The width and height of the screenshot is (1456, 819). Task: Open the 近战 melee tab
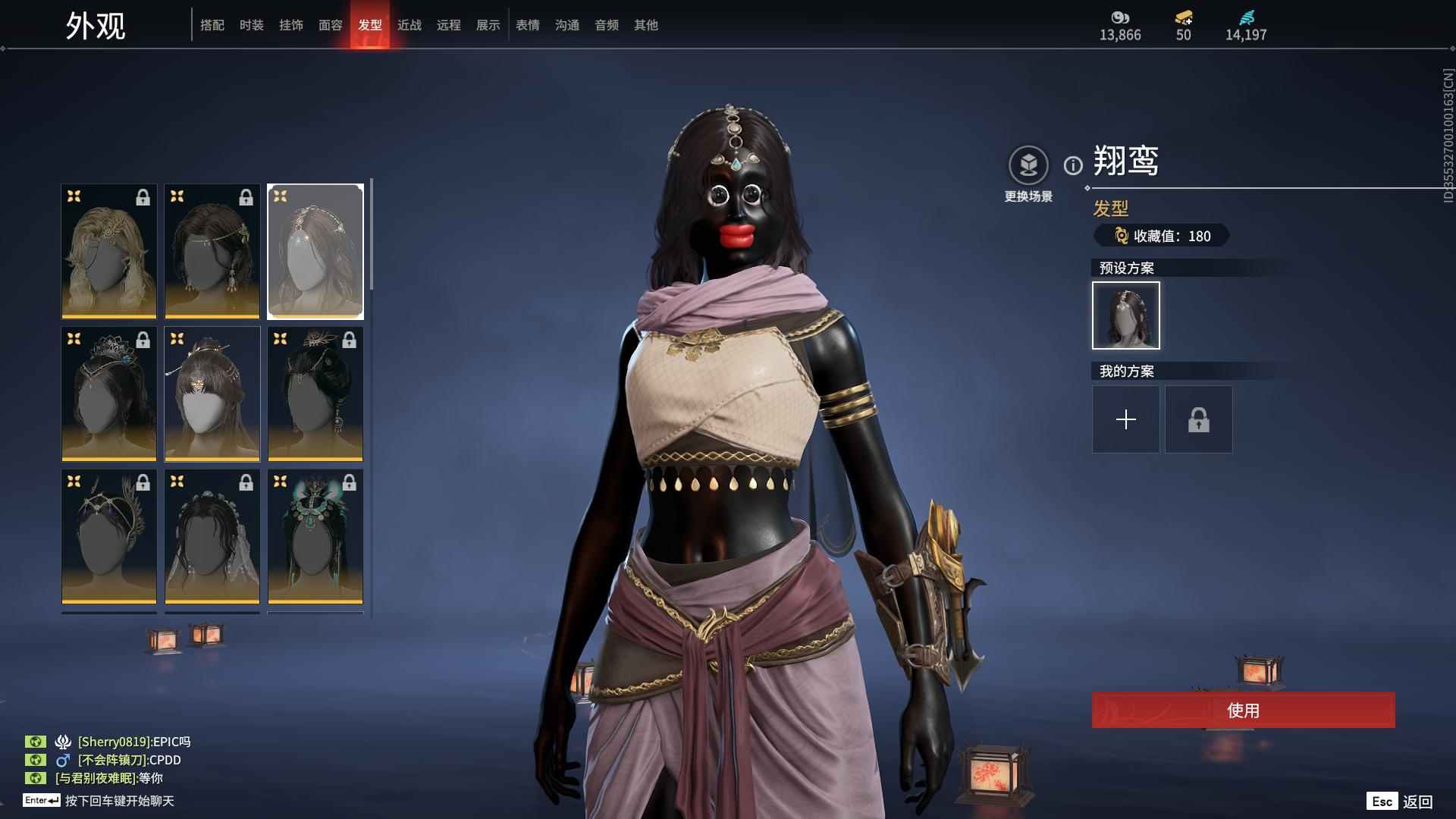coord(409,25)
